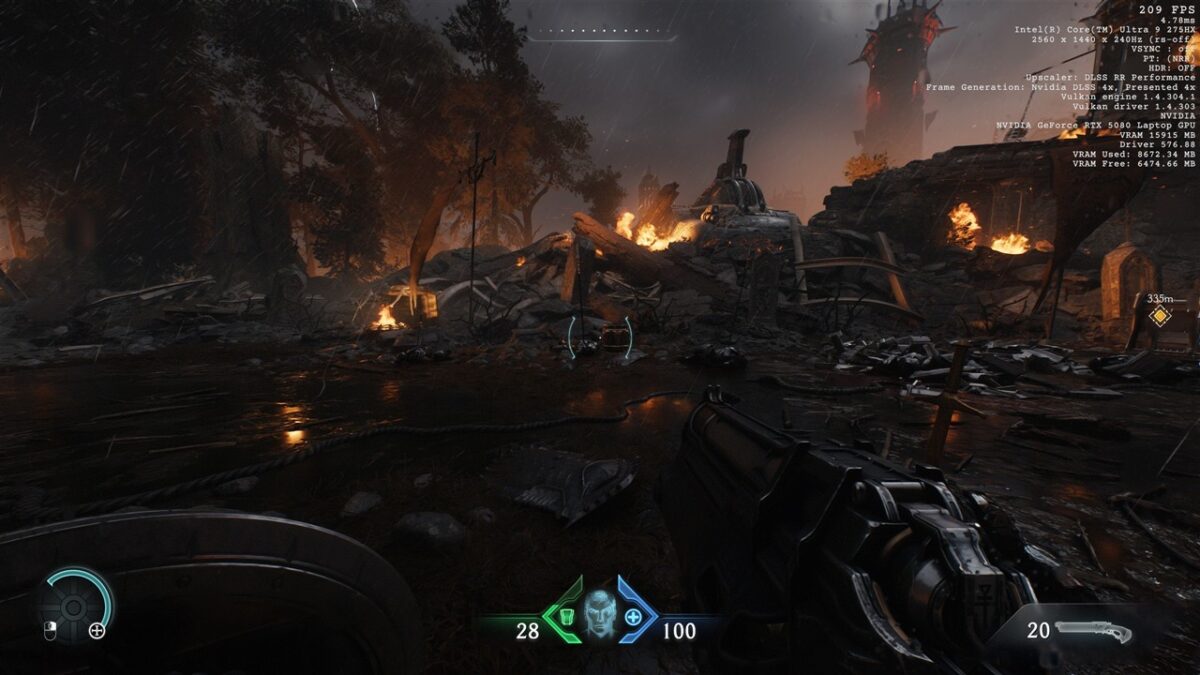Click the objective waypoint diamond marker

tap(1159, 317)
